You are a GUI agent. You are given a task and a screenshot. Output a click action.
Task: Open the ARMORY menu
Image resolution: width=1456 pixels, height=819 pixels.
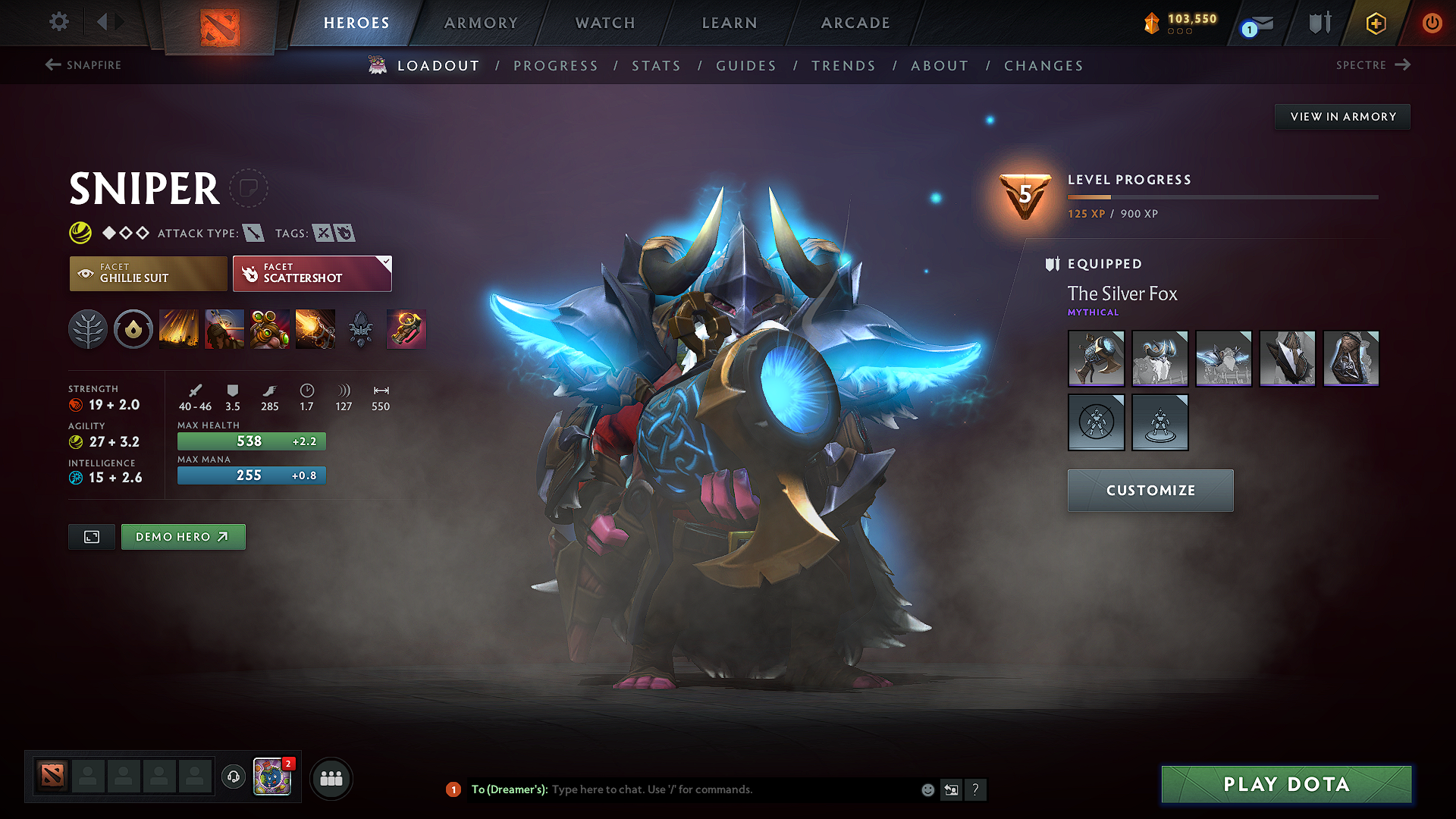point(481,23)
